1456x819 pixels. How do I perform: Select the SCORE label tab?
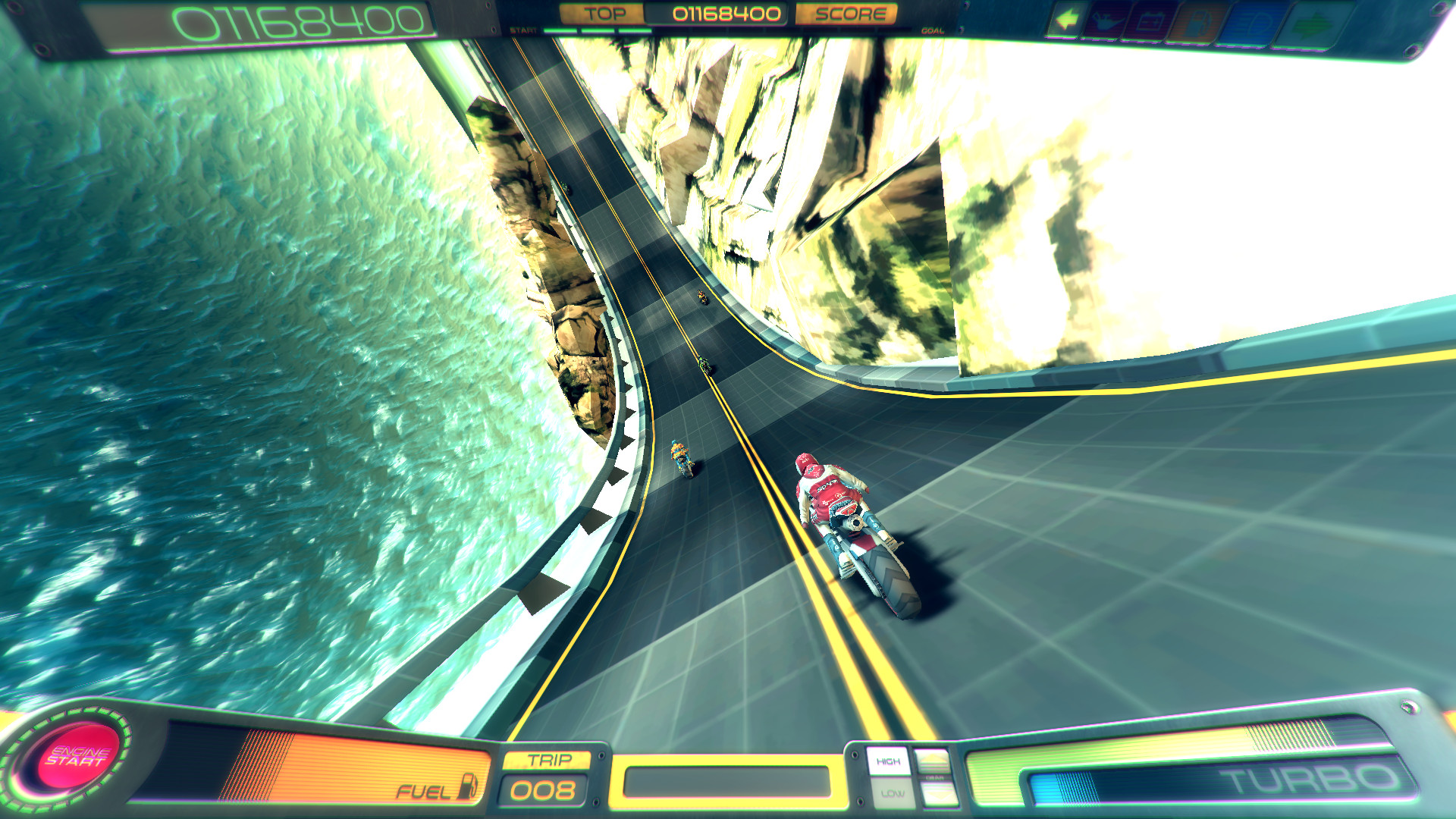coord(852,12)
